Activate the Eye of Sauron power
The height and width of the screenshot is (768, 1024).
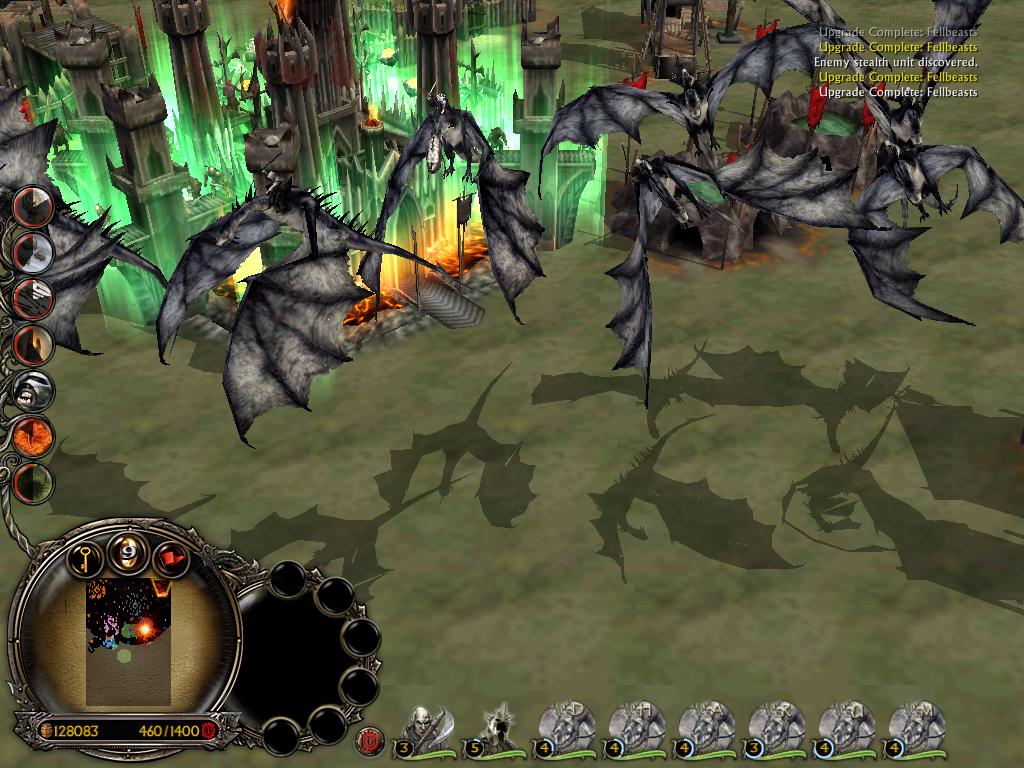pyautogui.click(x=33, y=436)
